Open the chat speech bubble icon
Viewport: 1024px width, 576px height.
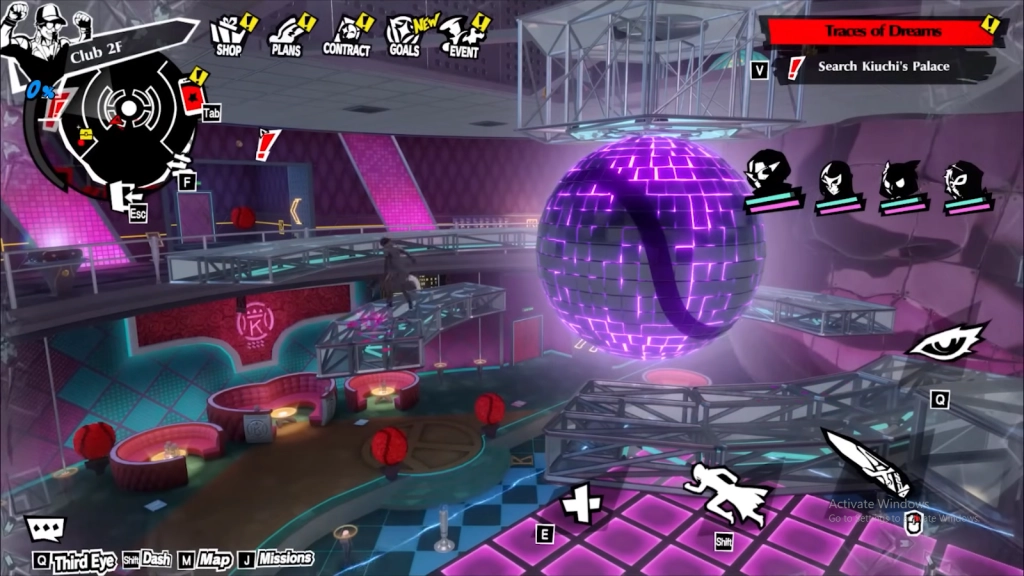pyautogui.click(x=44, y=527)
